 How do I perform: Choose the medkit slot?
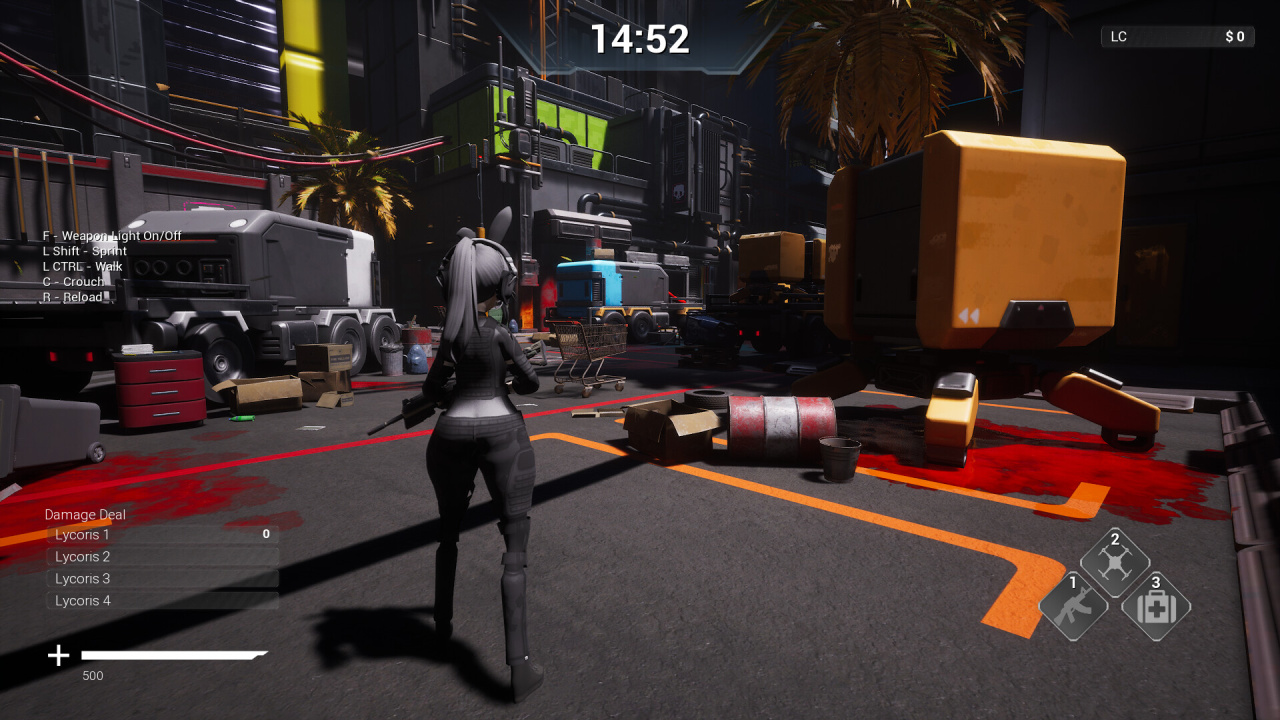1157,606
